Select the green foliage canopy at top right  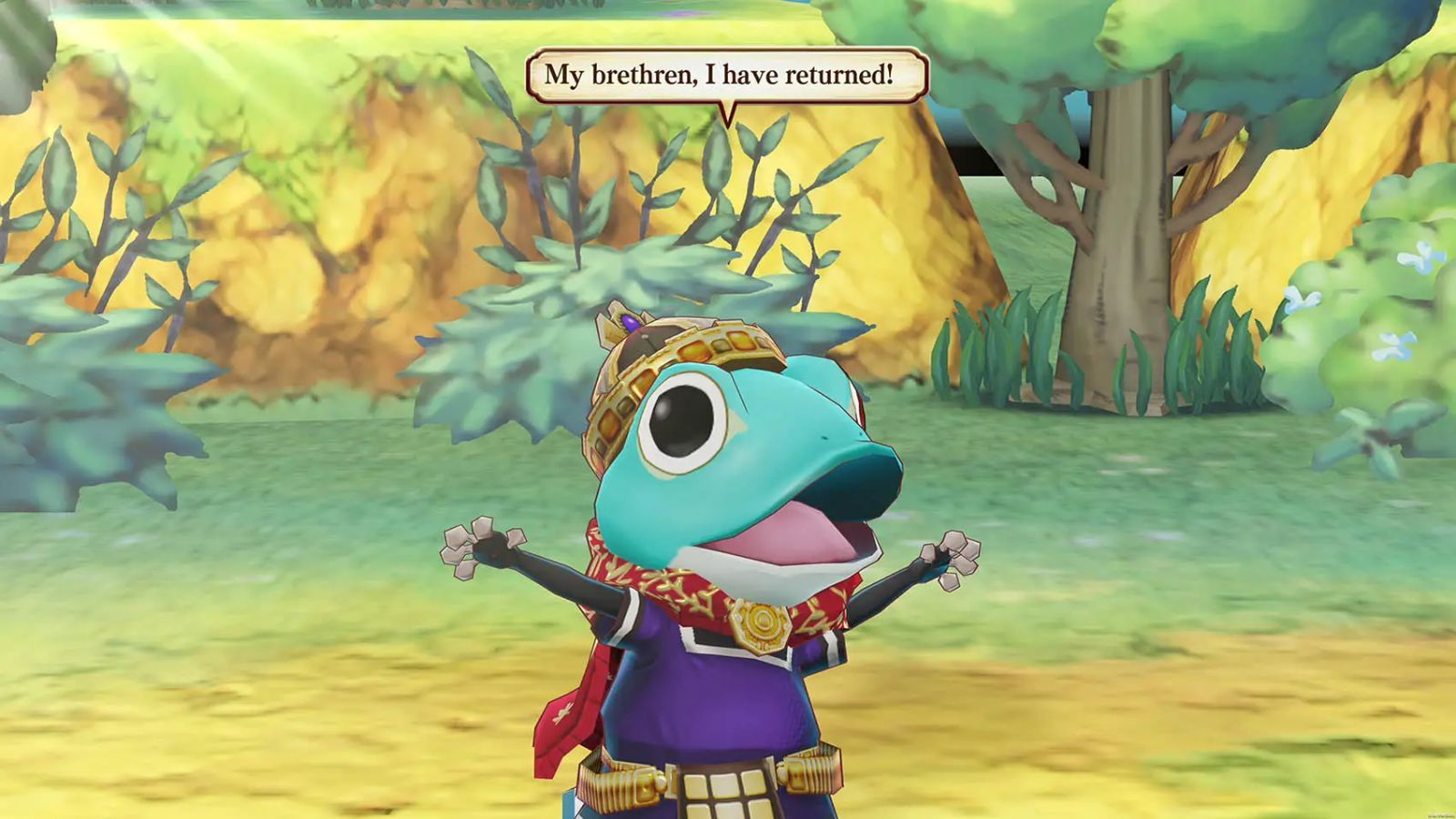click(x=1274, y=55)
